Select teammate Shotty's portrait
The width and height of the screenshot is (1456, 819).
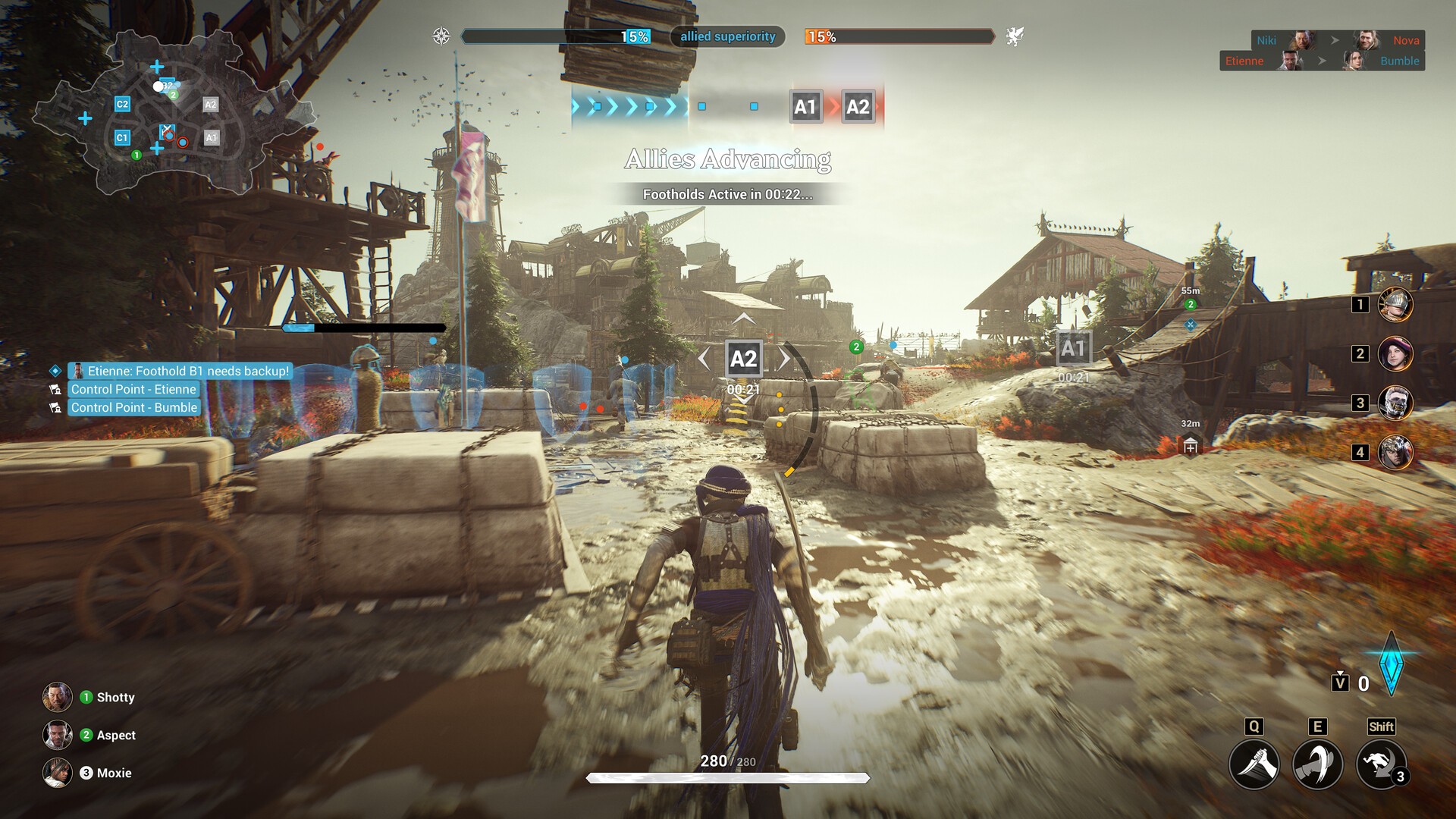pyautogui.click(x=57, y=697)
